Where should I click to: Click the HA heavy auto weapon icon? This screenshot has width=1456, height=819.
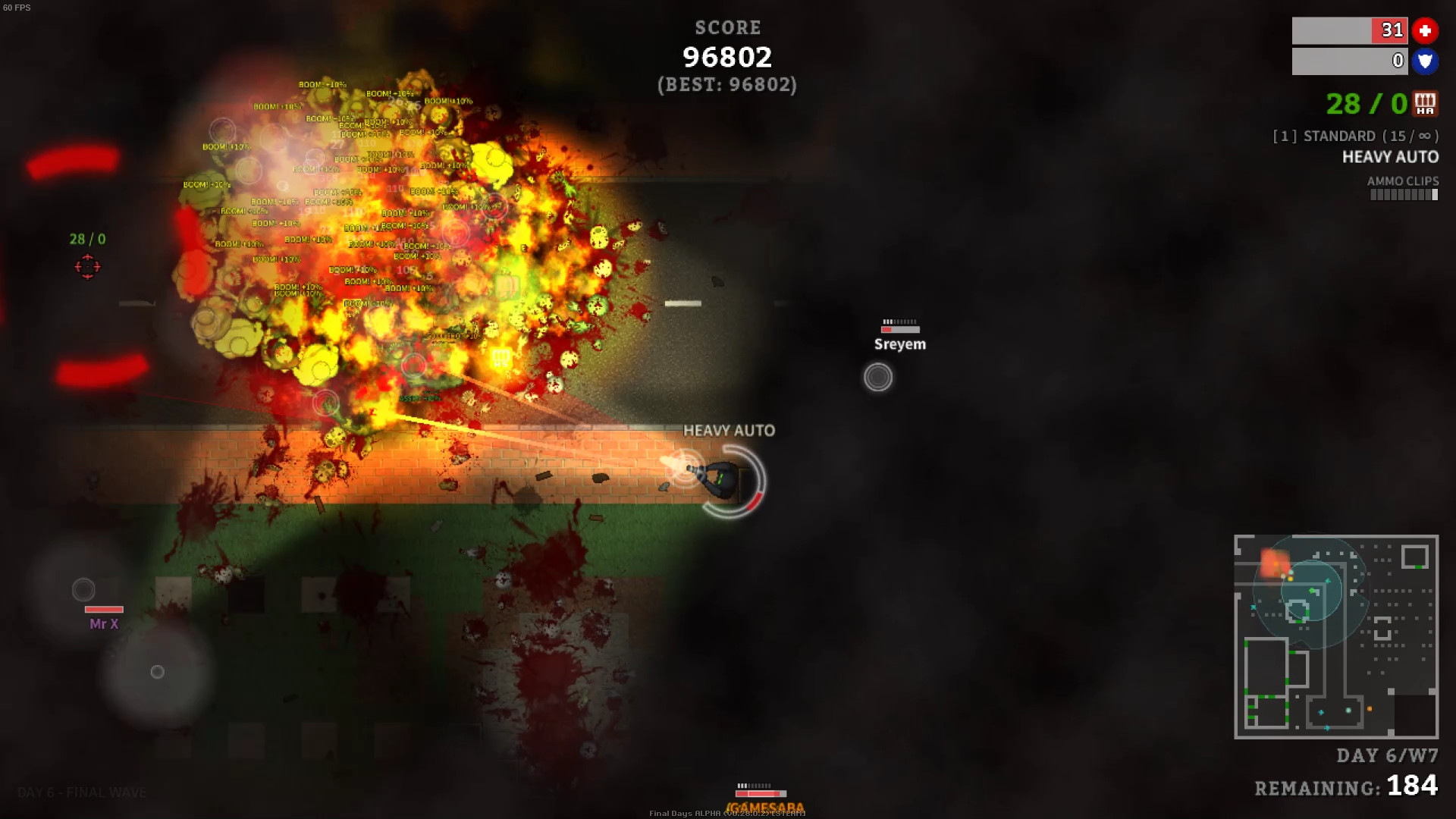(x=1425, y=105)
